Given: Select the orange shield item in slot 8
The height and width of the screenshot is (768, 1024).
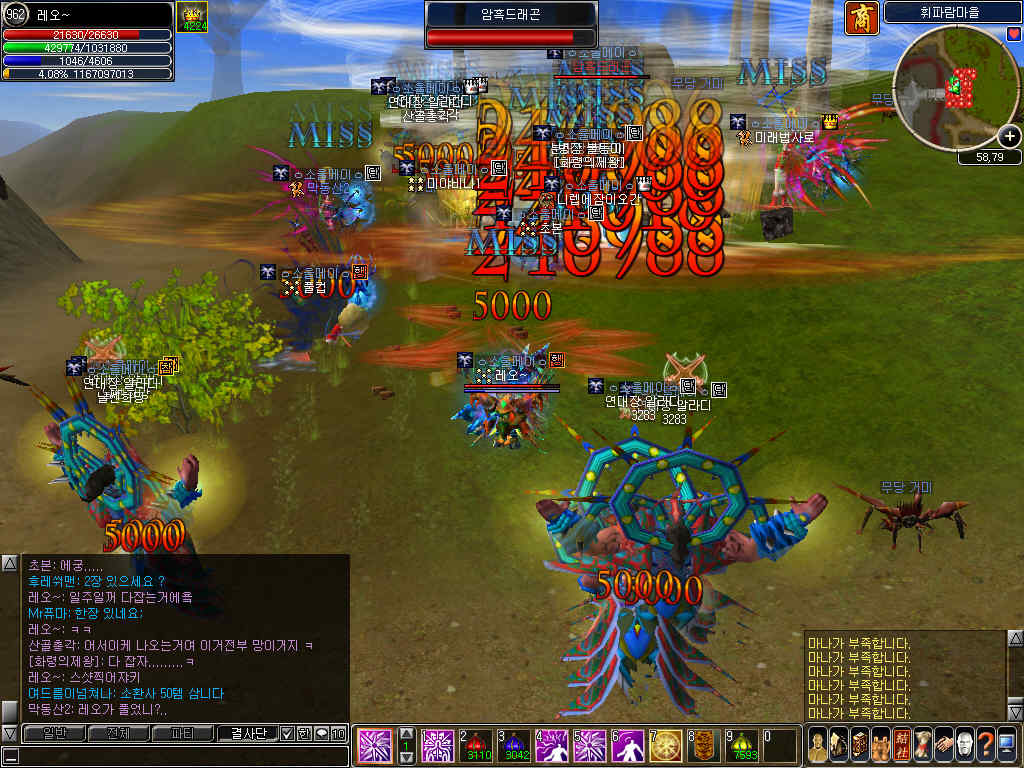Looking at the screenshot, I should point(703,745).
